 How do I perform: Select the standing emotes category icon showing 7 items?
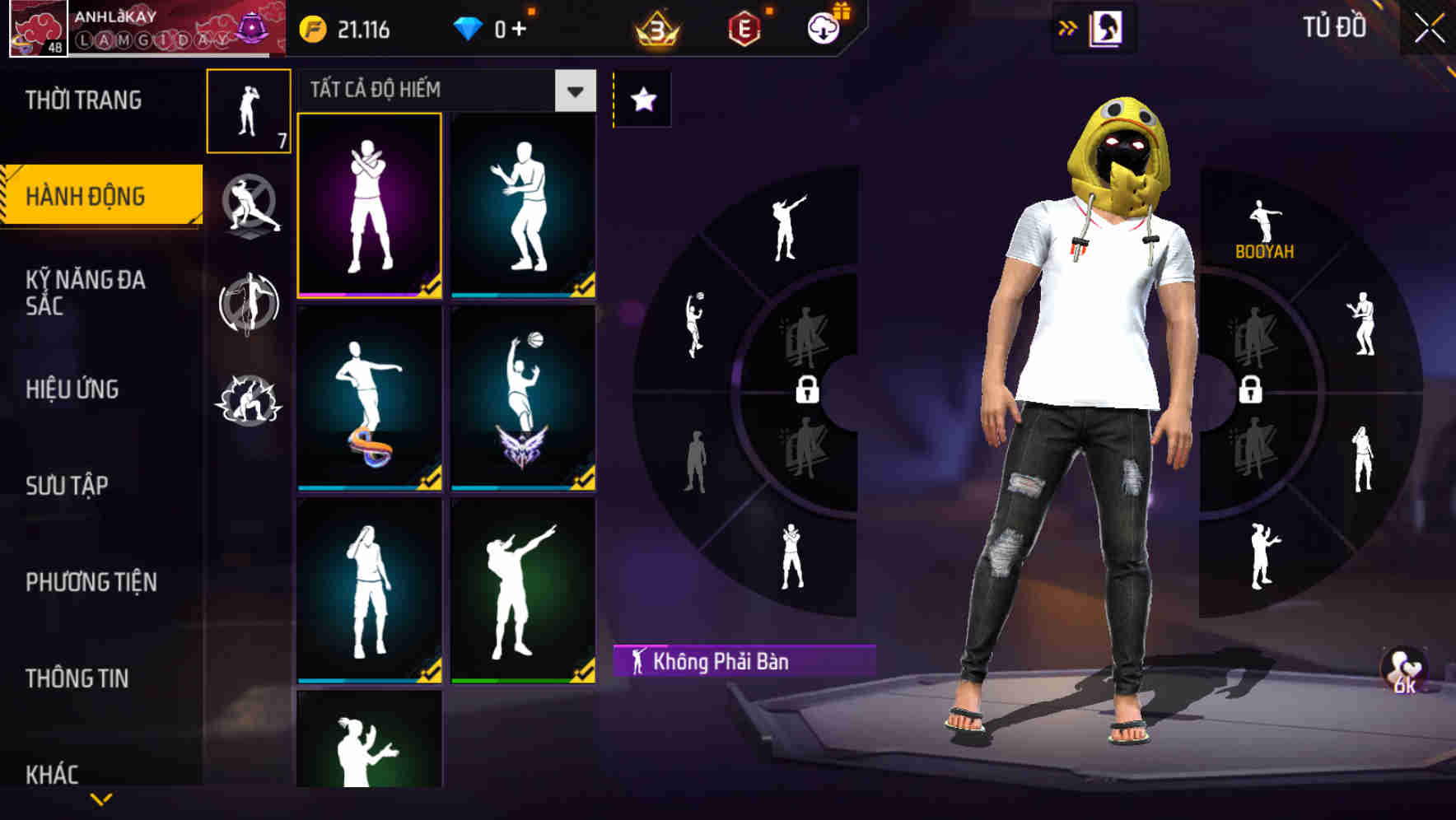[248, 111]
